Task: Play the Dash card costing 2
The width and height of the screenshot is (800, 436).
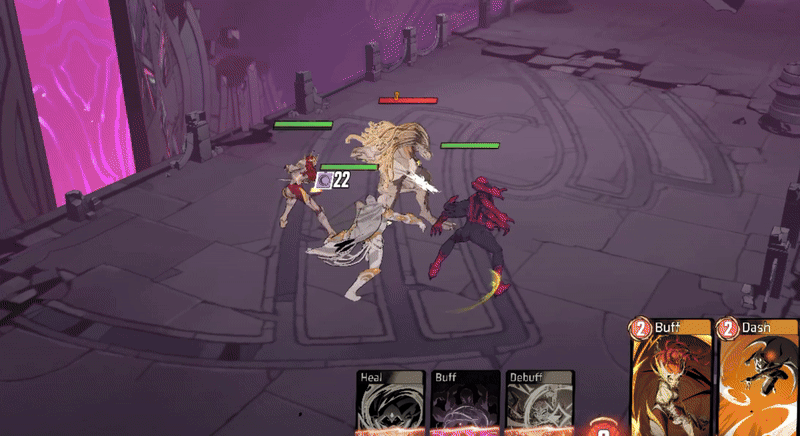Action: coord(758,380)
